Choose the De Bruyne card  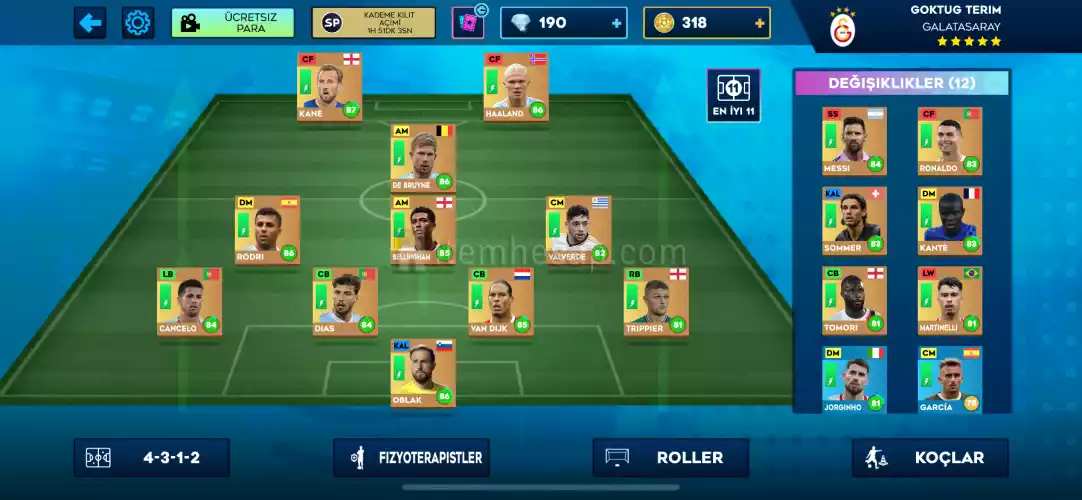(x=423, y=158)
